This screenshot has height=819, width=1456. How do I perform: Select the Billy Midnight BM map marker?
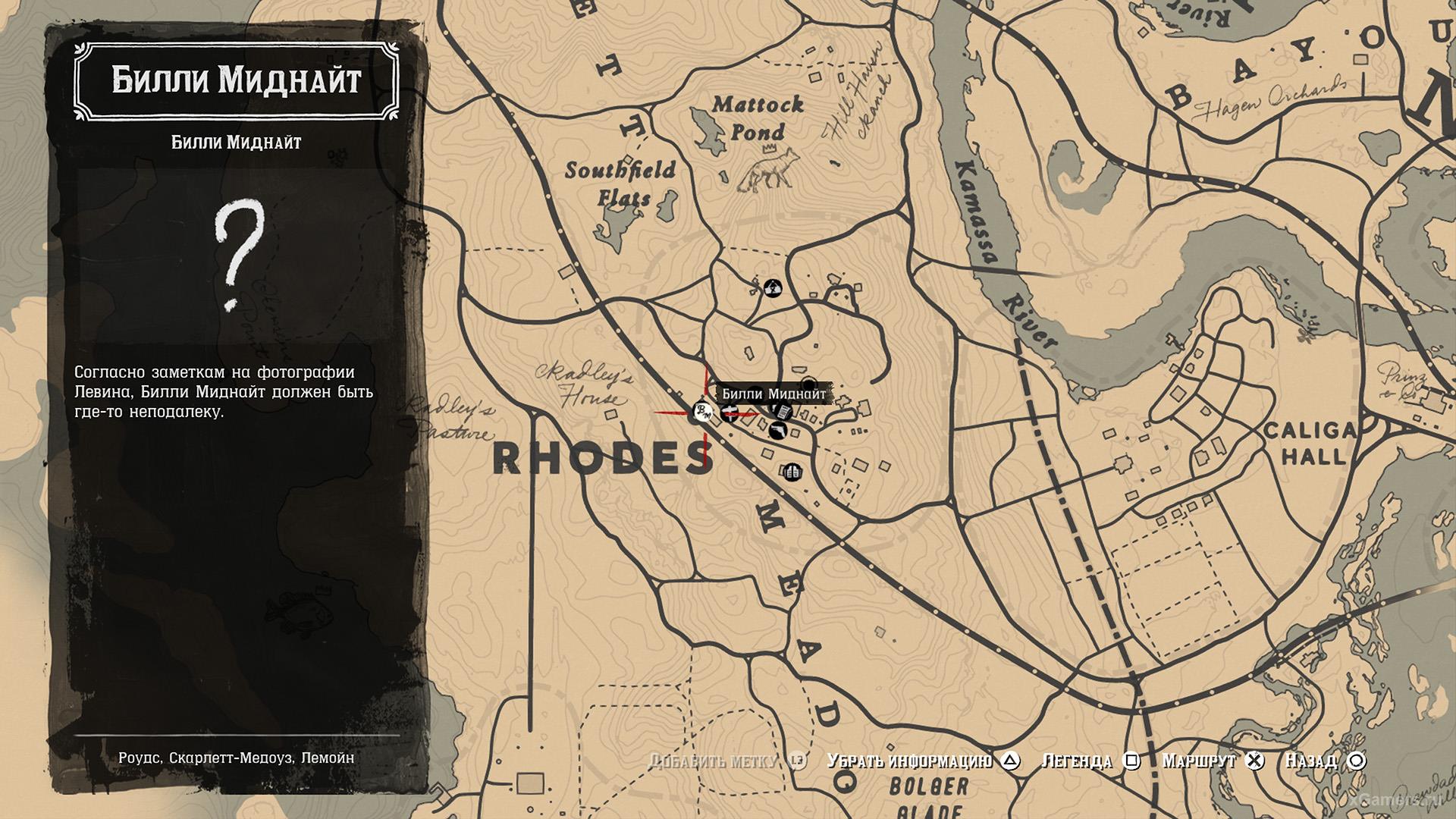701,413
